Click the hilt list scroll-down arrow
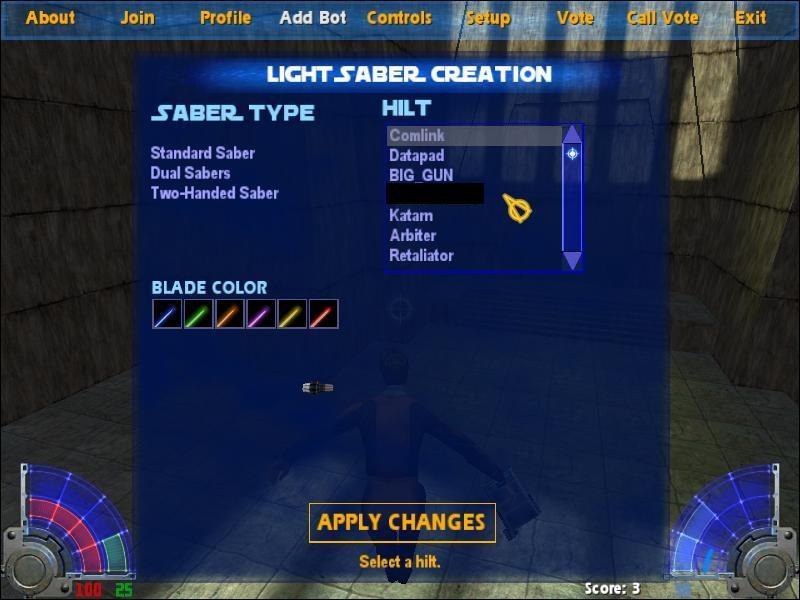Viewport: 800px width, 600px height. click(x=572, y=260)
